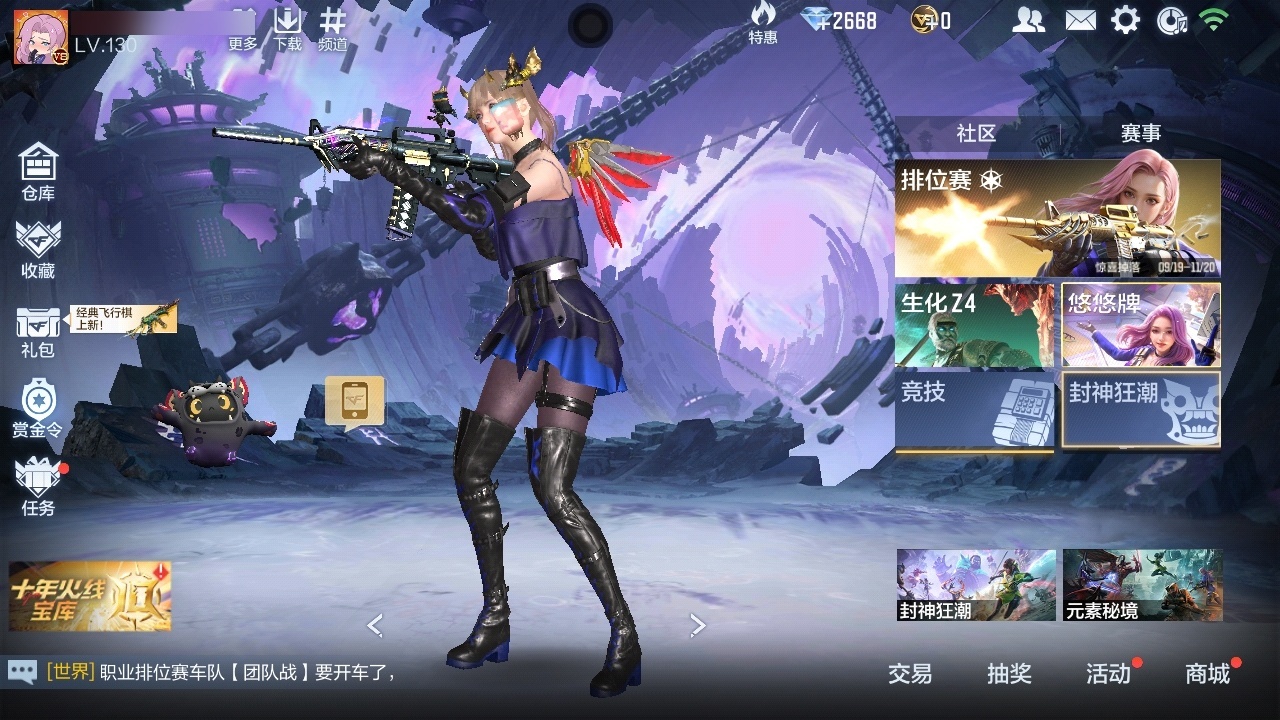Open the friends list icon
The height and width of the screenshot is (720, 1280).
pos(1028,20)
